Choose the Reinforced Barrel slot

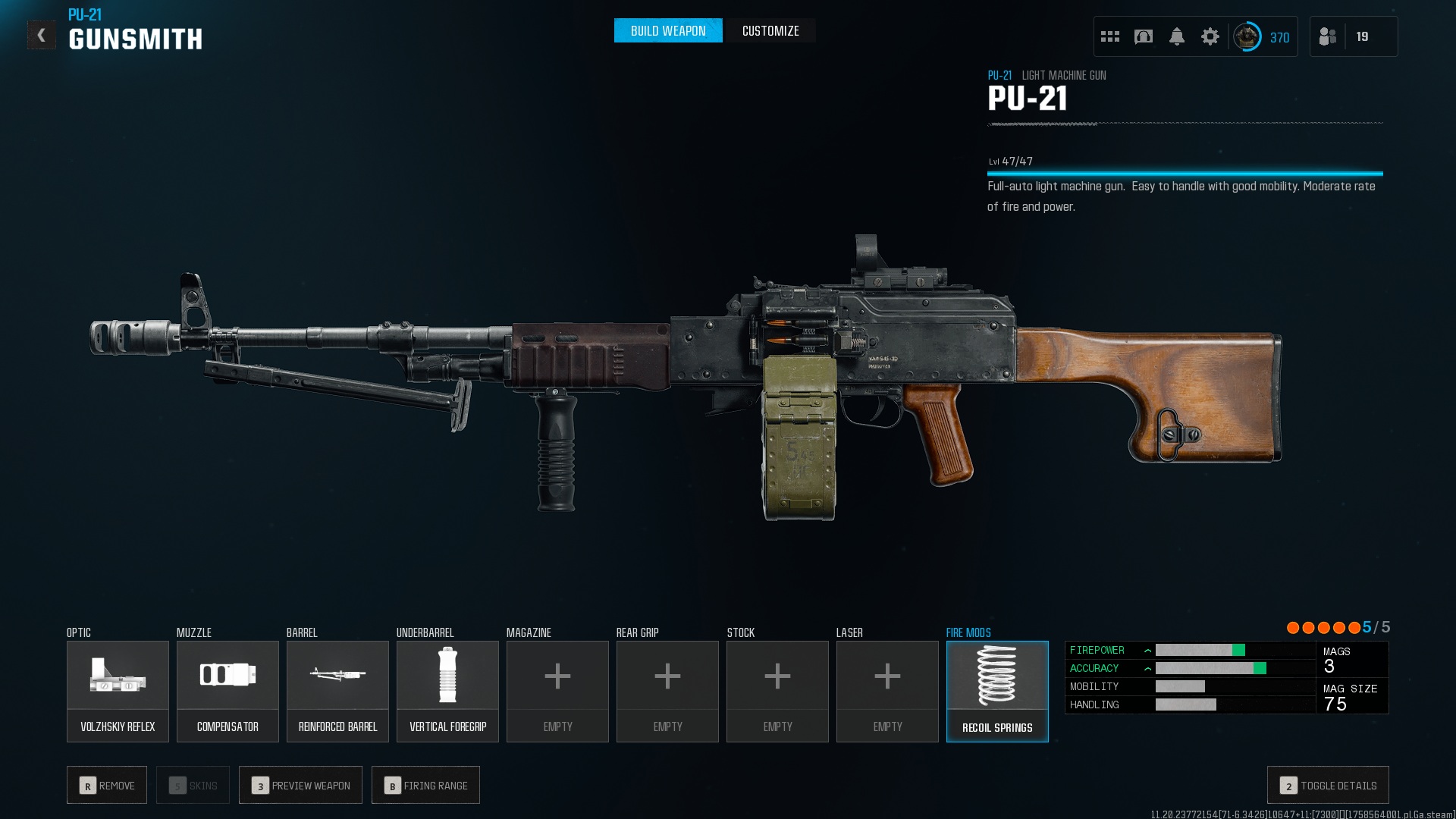[337, 691]
